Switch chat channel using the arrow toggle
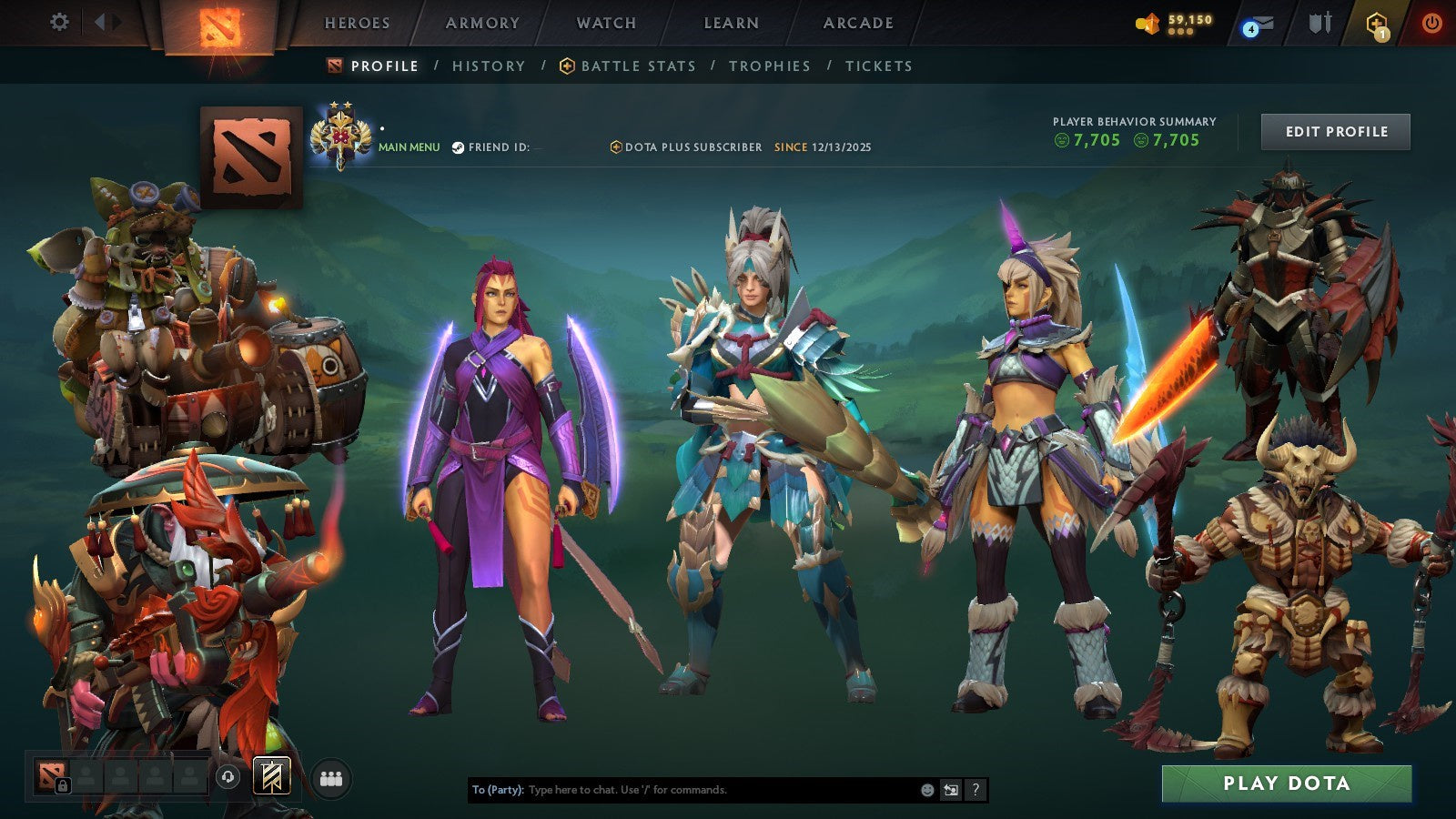The height and width of the screenshot is (819, 1456). 949,791
